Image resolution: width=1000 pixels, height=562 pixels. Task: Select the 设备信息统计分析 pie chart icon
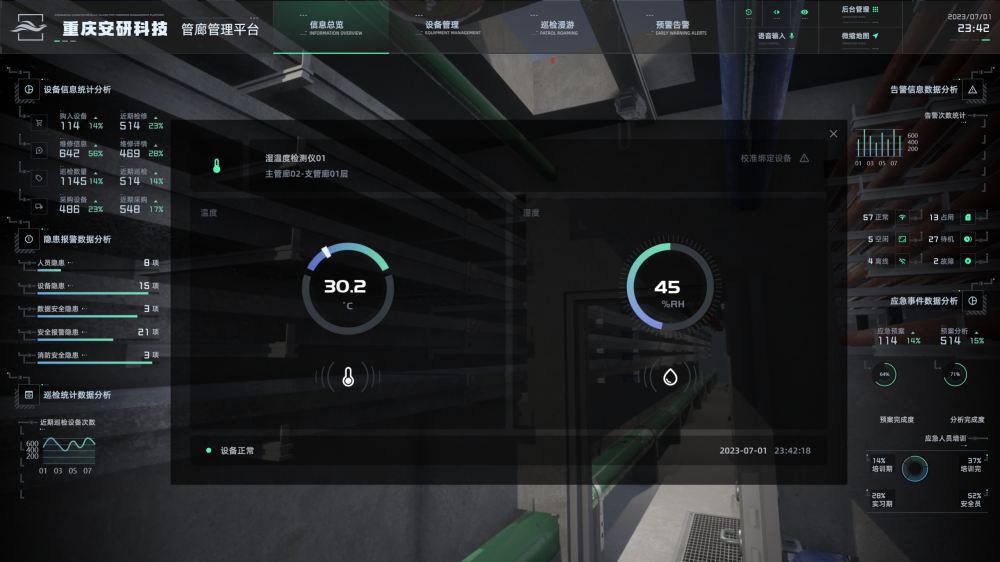click(29, 90)
